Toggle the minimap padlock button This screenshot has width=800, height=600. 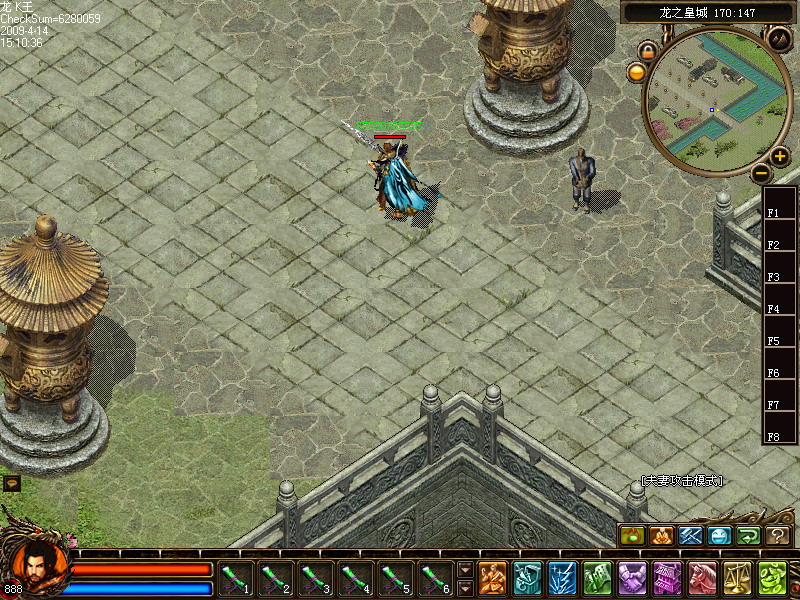point(648,50)
